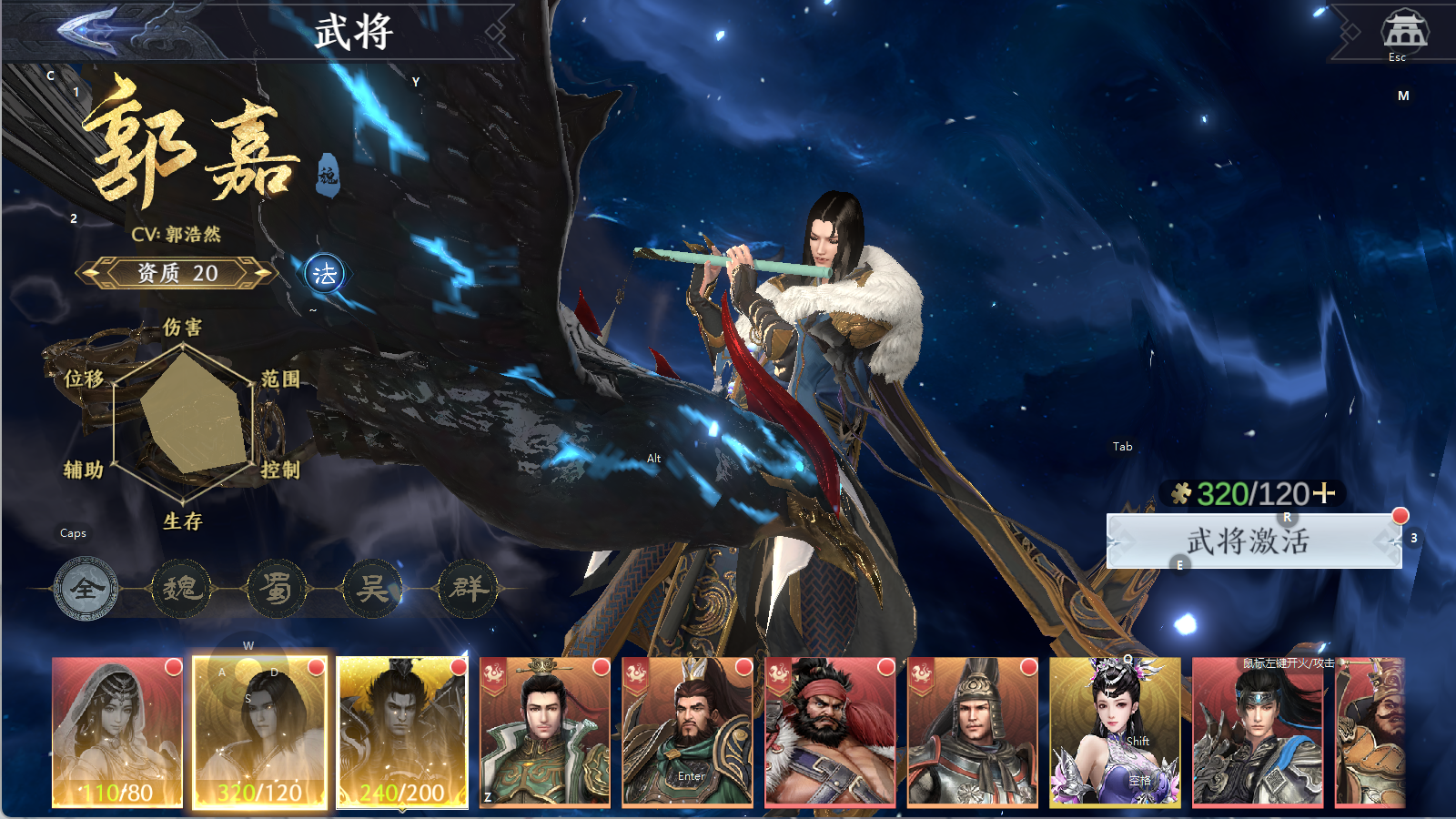This screenshot has width=1456, height=819.
Task: Show the 法 class type info
Action: [x=325, y=274]
